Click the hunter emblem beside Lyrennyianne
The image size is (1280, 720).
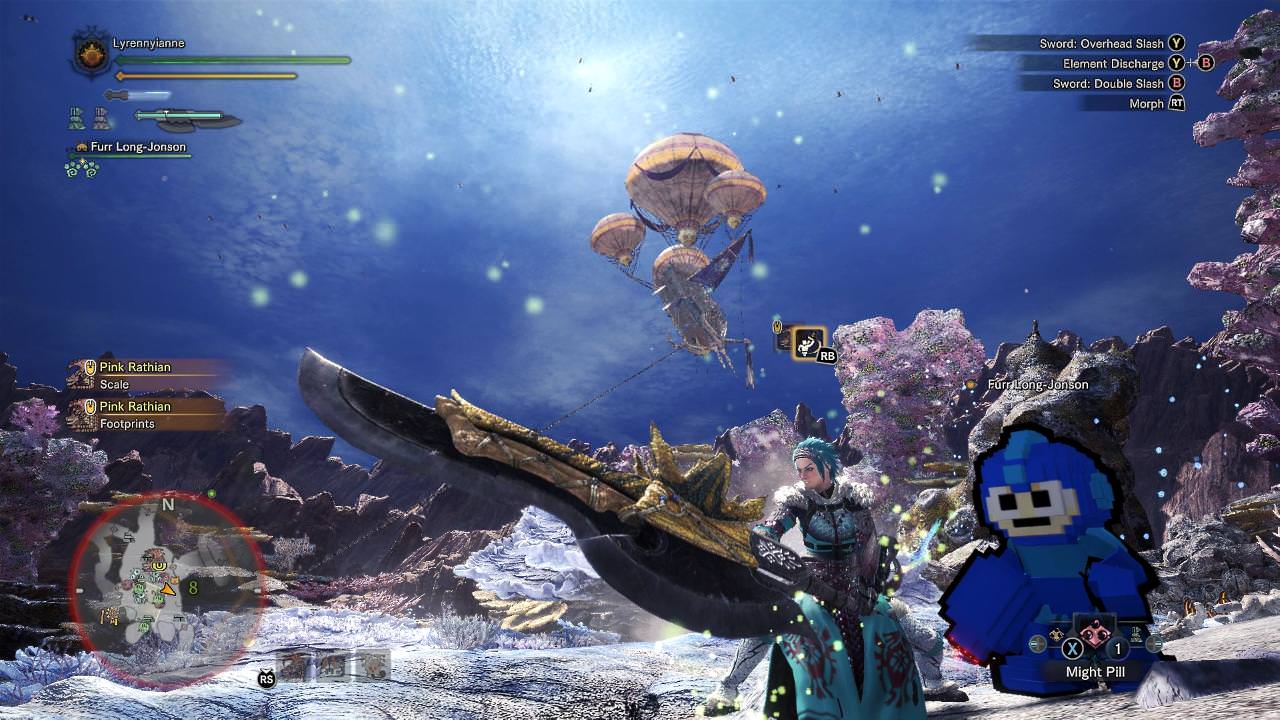click(x=92, y=54)
